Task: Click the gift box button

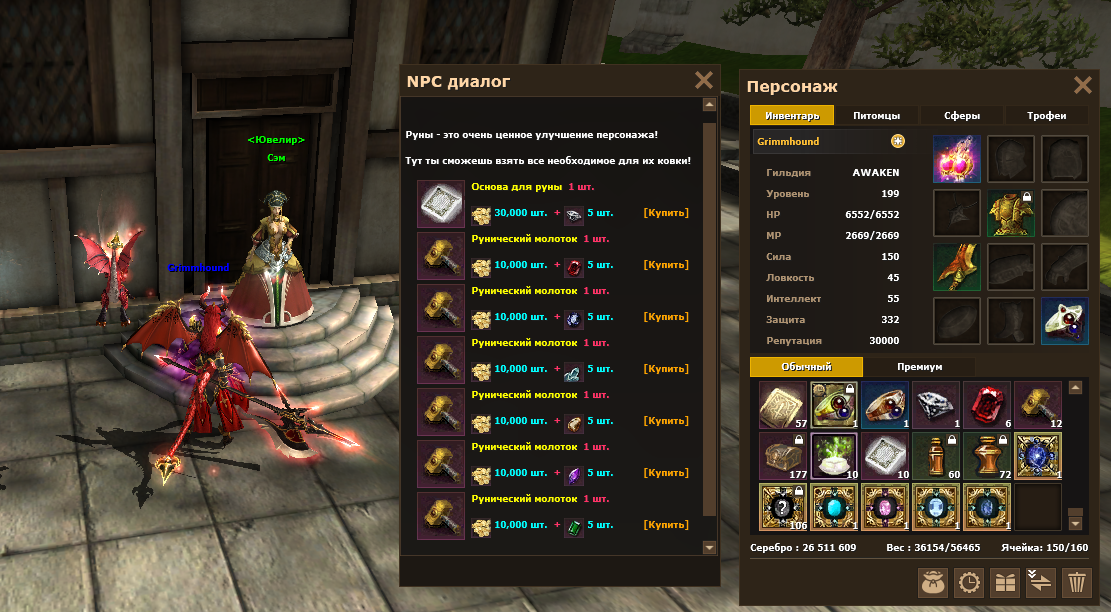Action: pyautogui.click(x=1005, y=582)
